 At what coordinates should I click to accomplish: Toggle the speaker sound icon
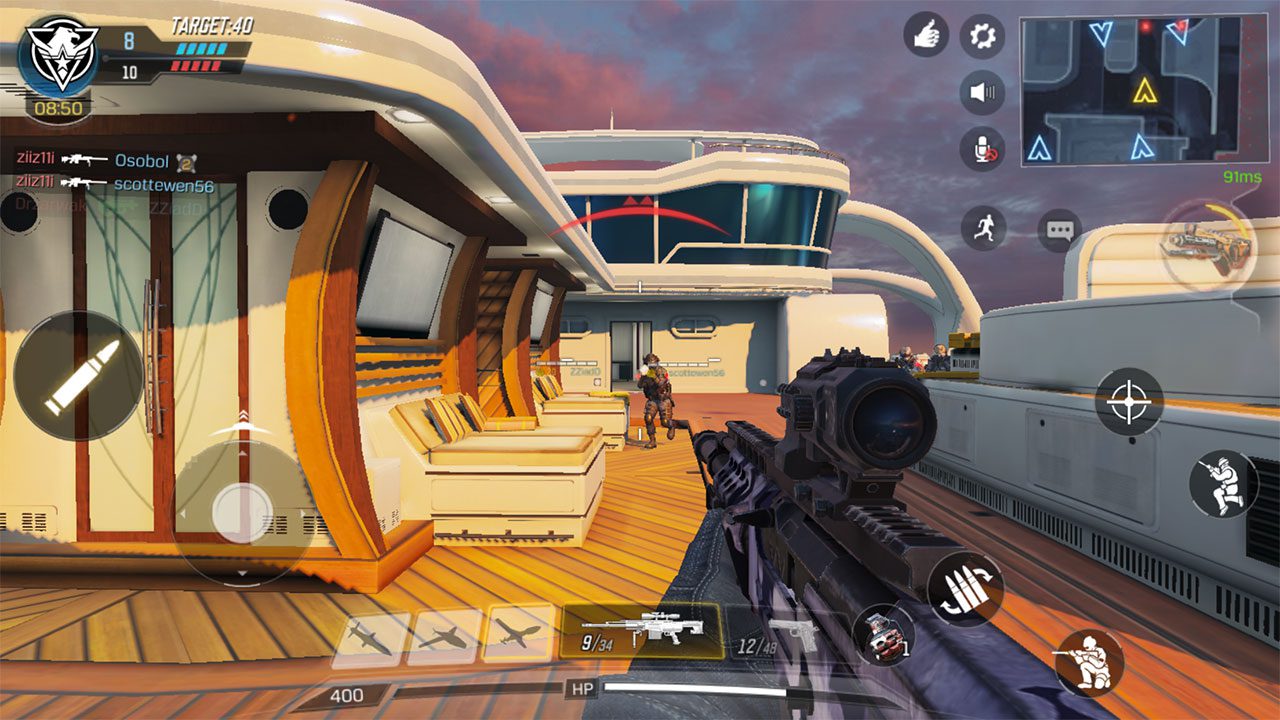[x=982, y=93]
